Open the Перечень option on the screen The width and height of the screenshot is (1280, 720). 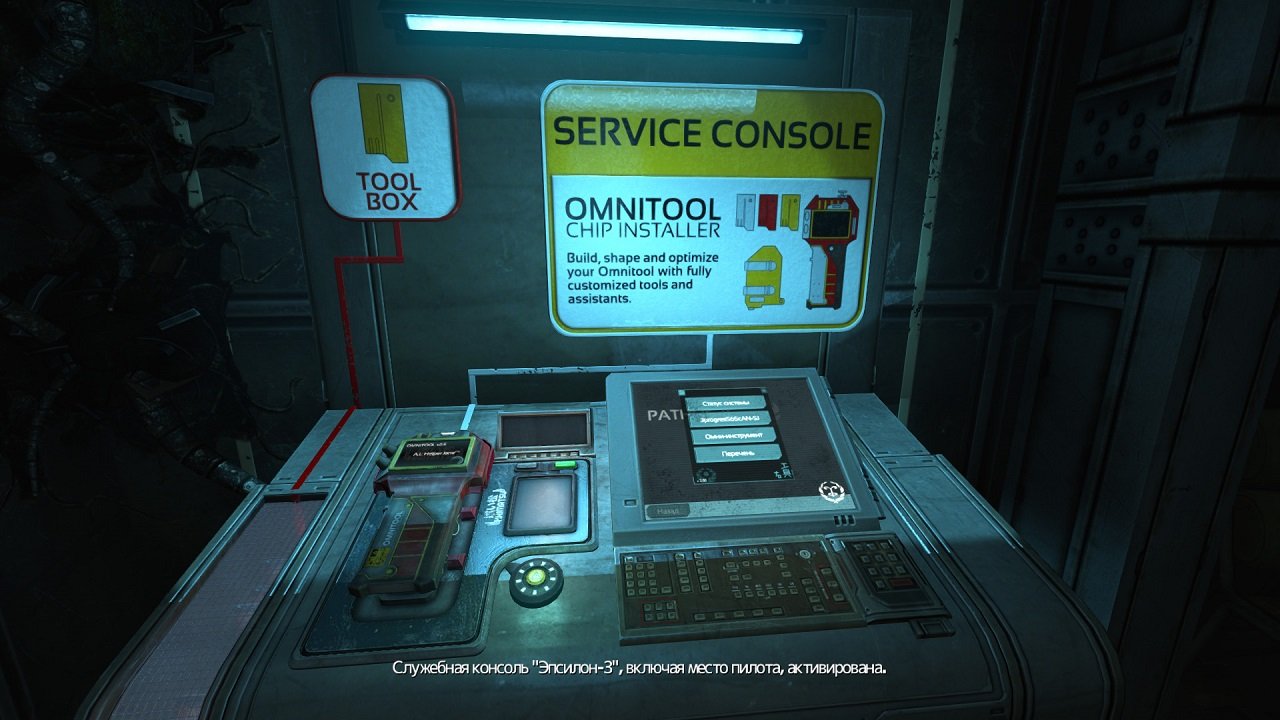click(738, 453)
